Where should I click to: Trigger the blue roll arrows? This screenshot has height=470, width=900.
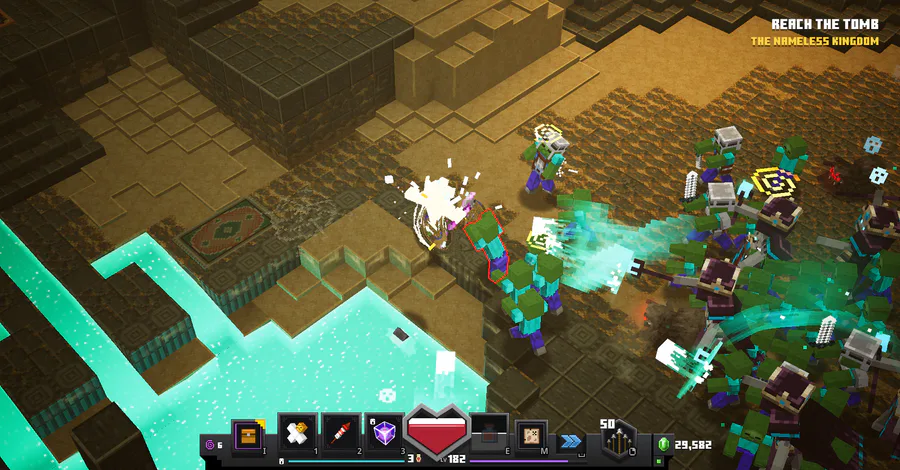tap(571, 440)
